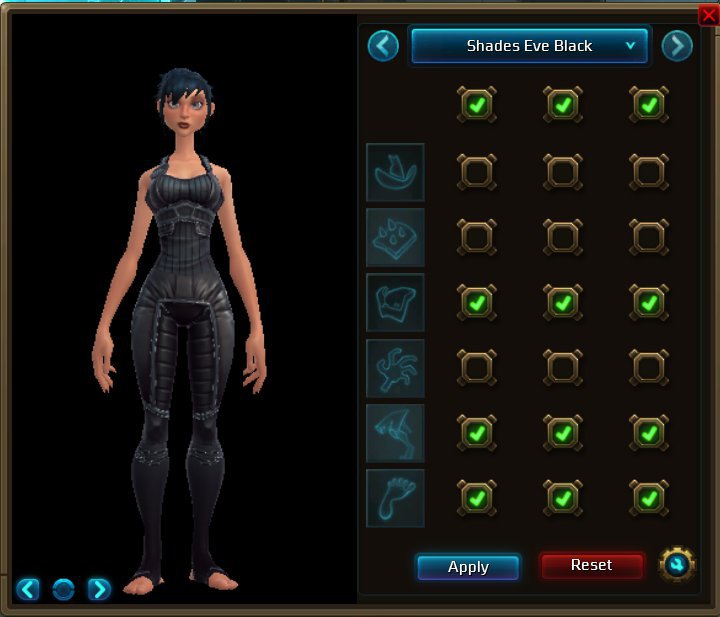The height and width of the screenshot is (617, 720).
Task: Select the shoulder armor slot icon
Action: [395, 237]
